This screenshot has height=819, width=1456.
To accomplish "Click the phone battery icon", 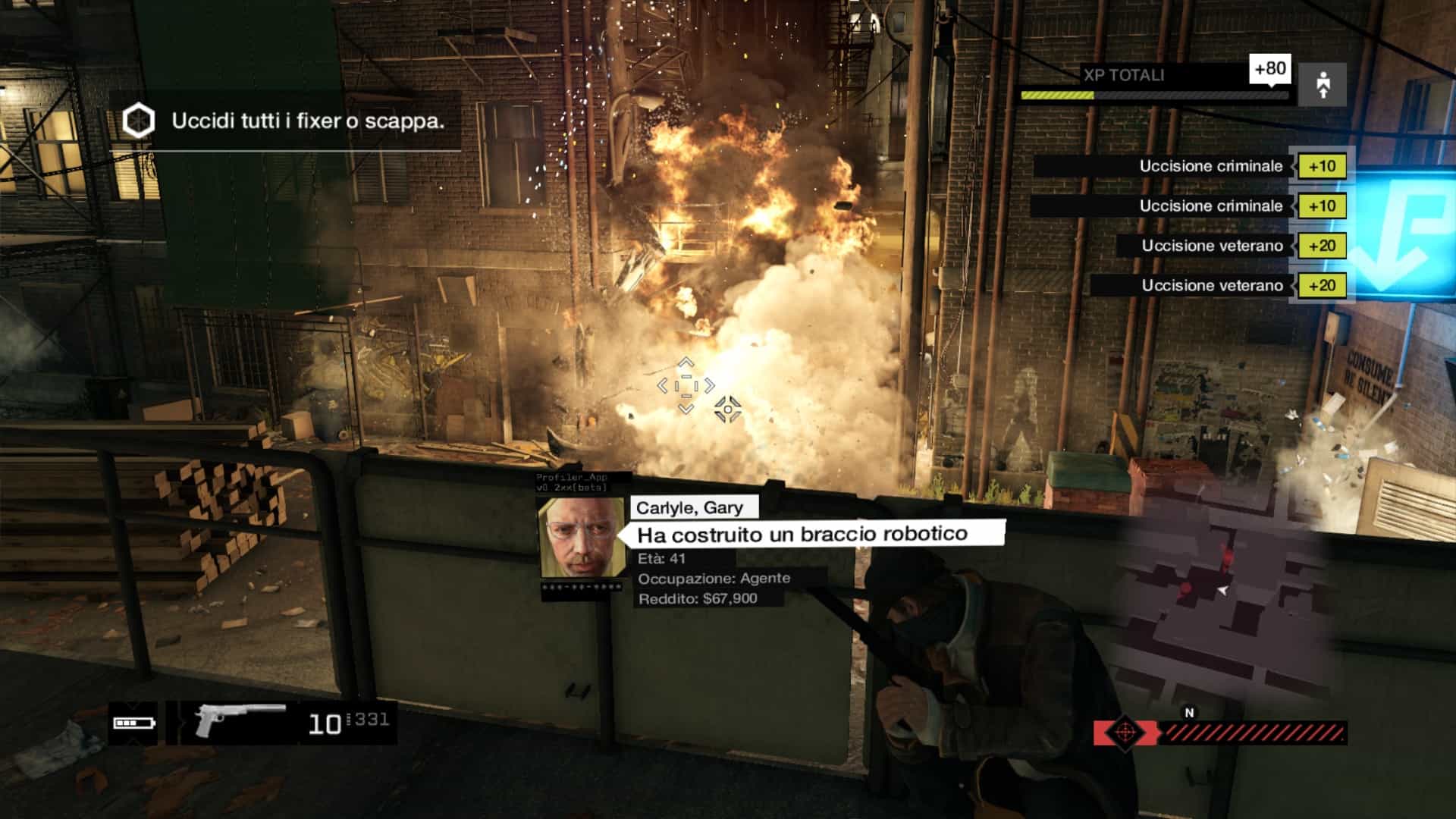I will click(134, 723).
